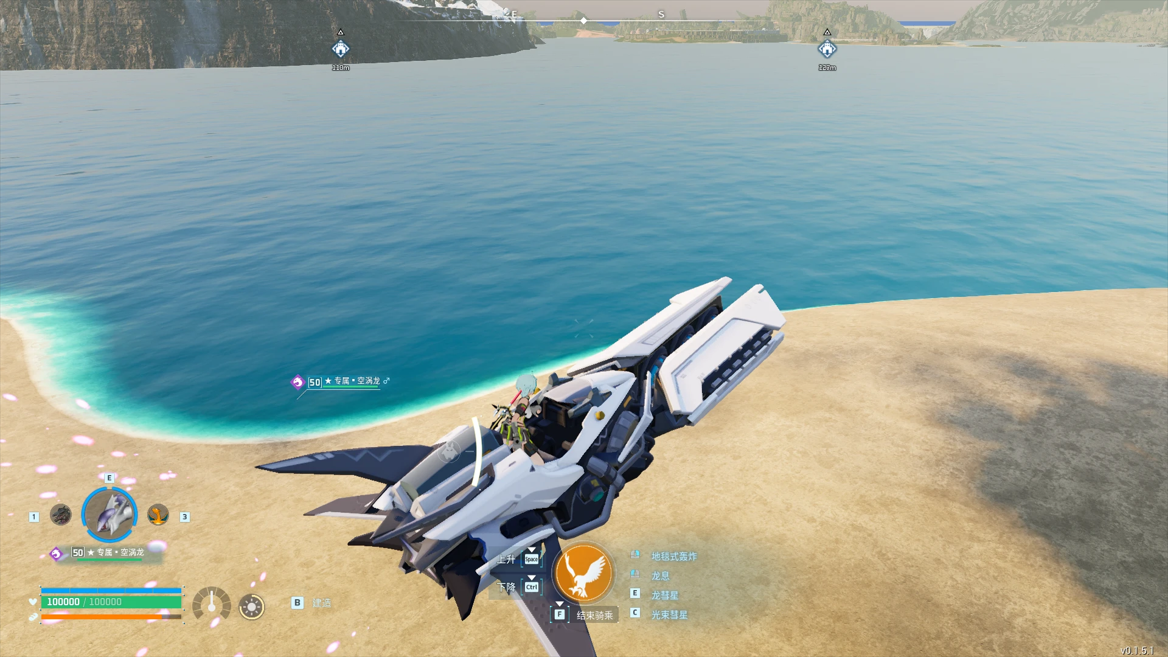Screen dimensions: 1168x657
Task: Choose the 龙息 skill entry
Action: [660, 576]
